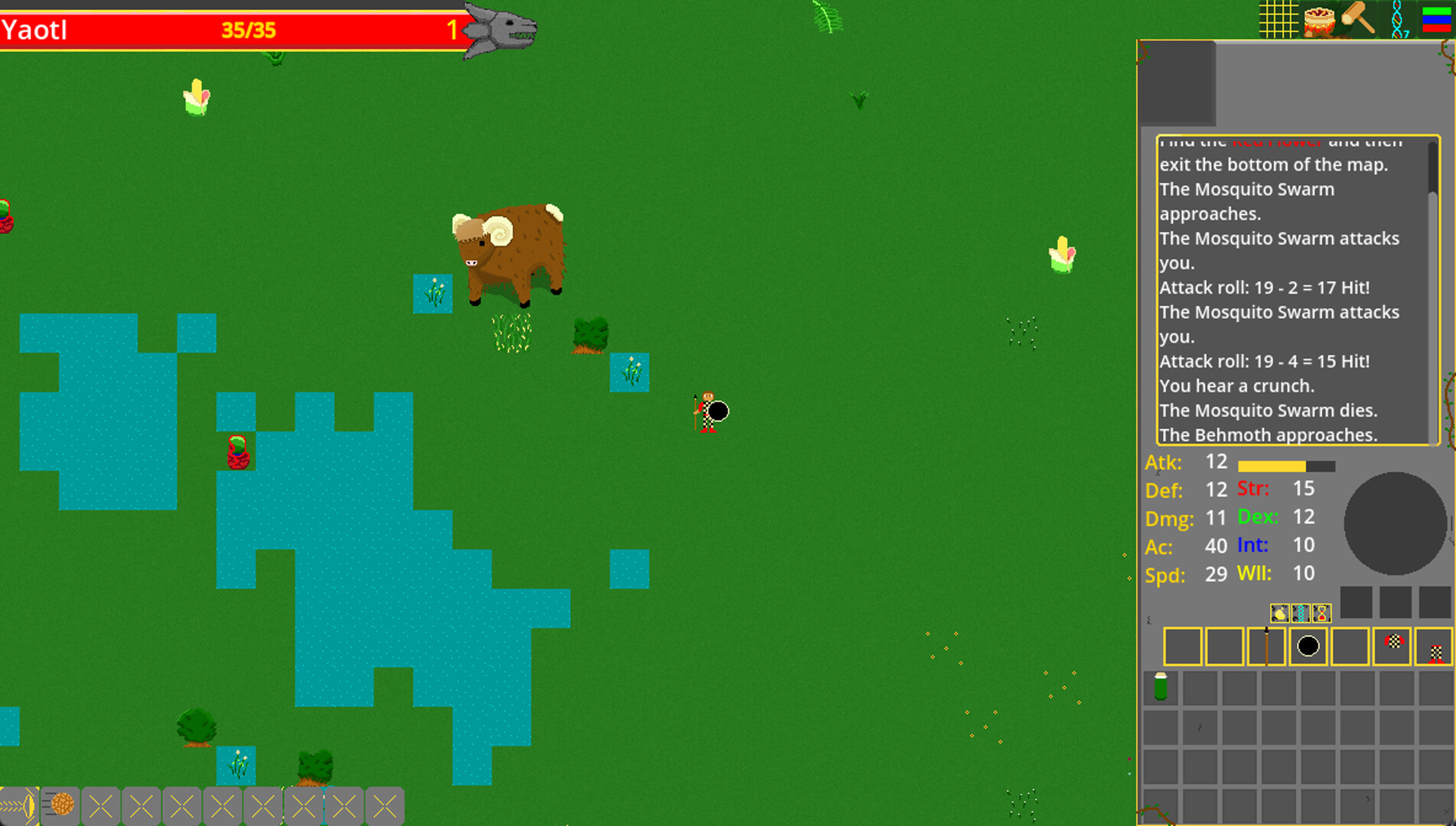Image resolution: width=1456 pixels, height=826 pixels.
Task: Expand the character portrait circle panel
Action: point(1396,524)
